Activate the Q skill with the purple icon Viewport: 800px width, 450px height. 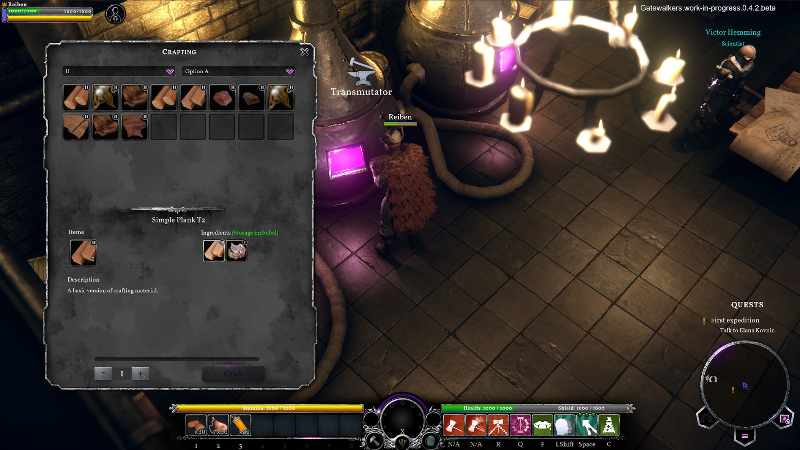coord(521,426)
